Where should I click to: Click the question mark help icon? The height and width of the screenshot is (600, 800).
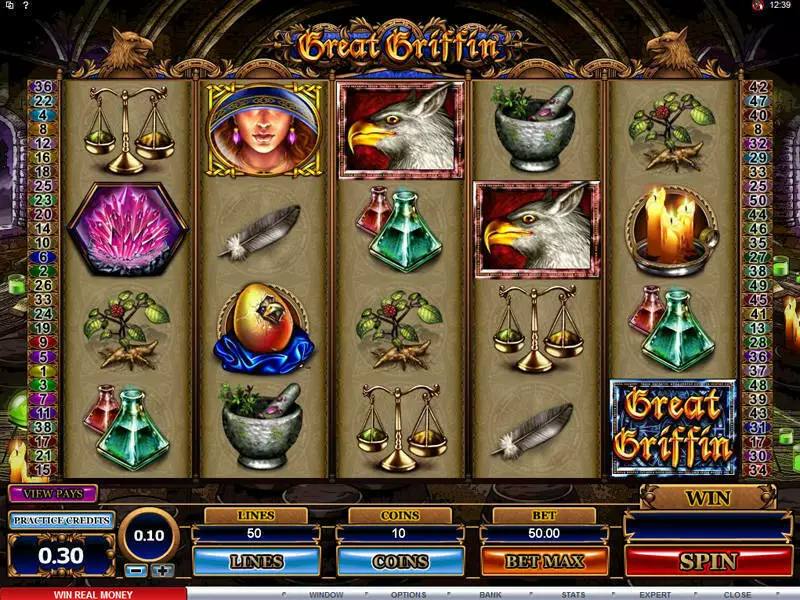click(25, 6)
